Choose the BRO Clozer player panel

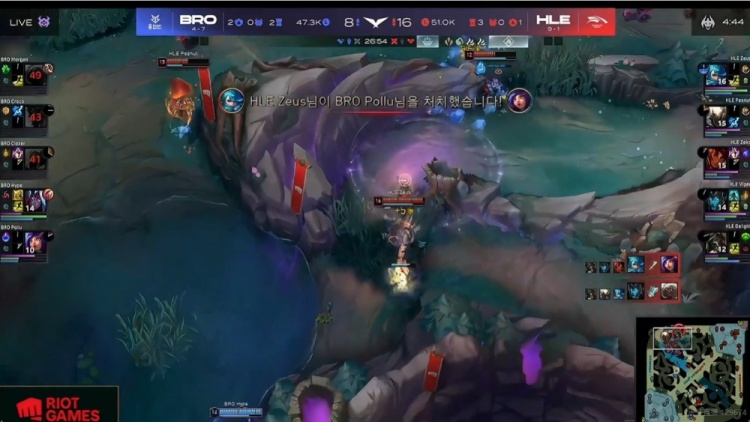26,160
